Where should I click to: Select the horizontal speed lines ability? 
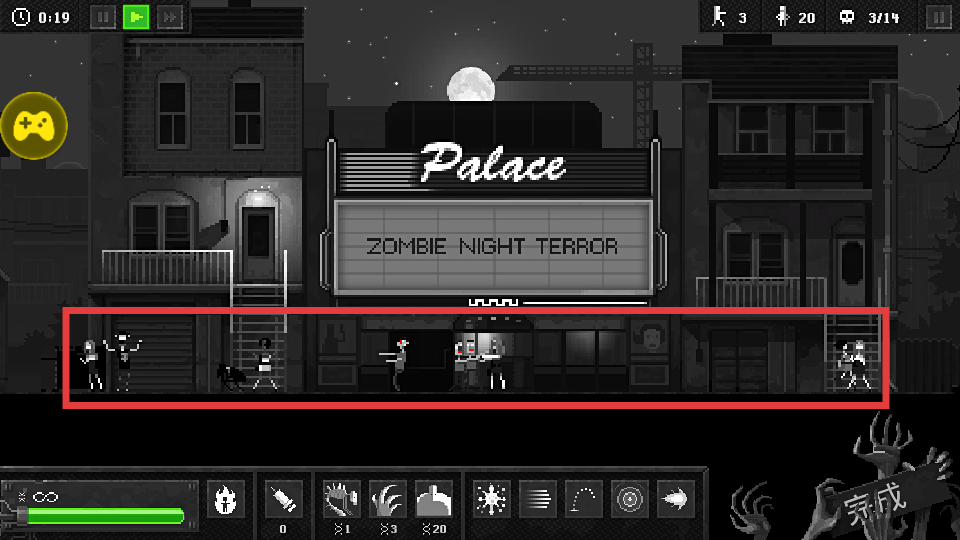click(x=537, y=499)
